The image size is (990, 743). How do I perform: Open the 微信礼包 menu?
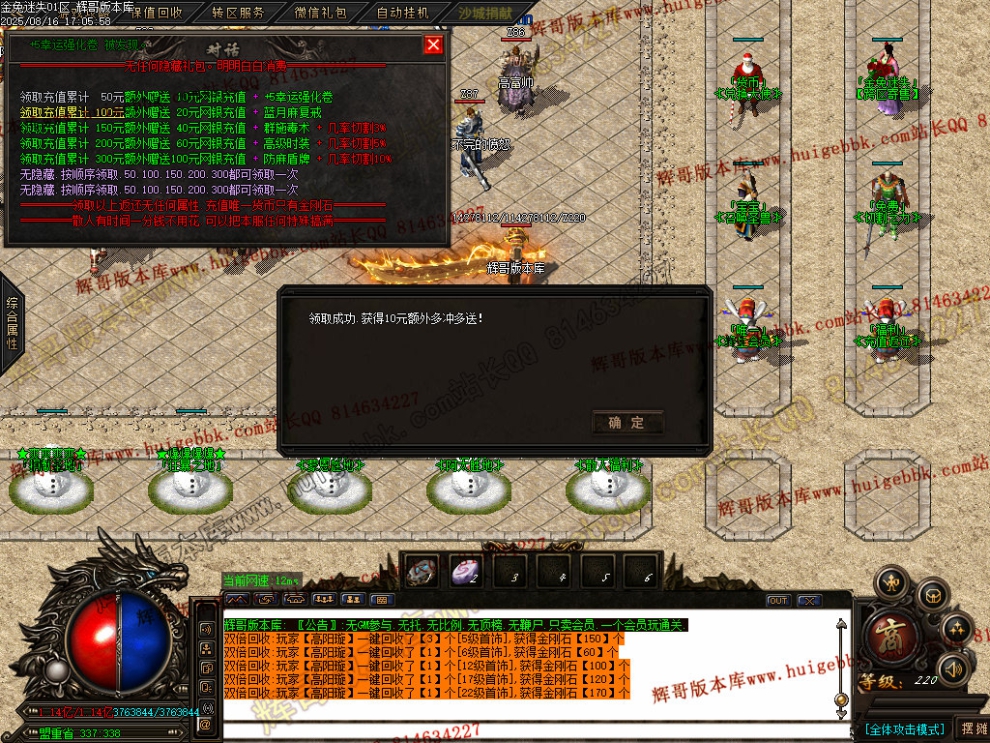click(x=321, y=13)
